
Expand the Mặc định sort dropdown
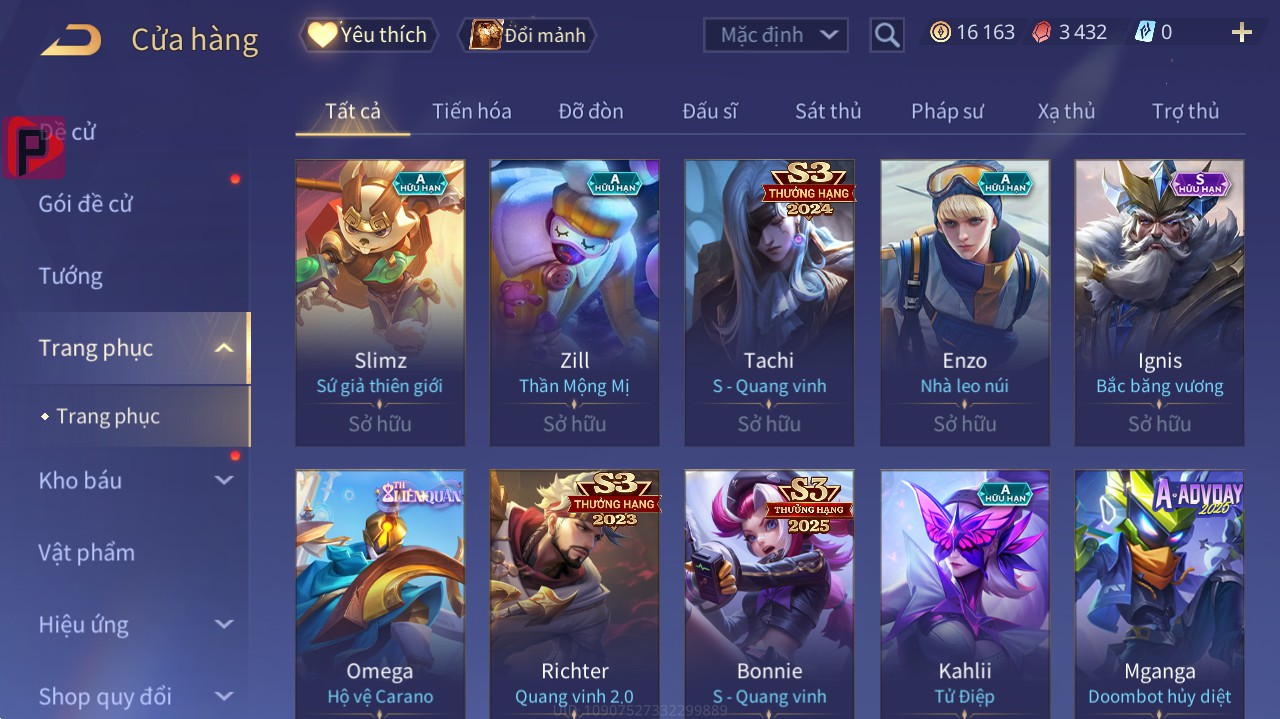(776, 35)
